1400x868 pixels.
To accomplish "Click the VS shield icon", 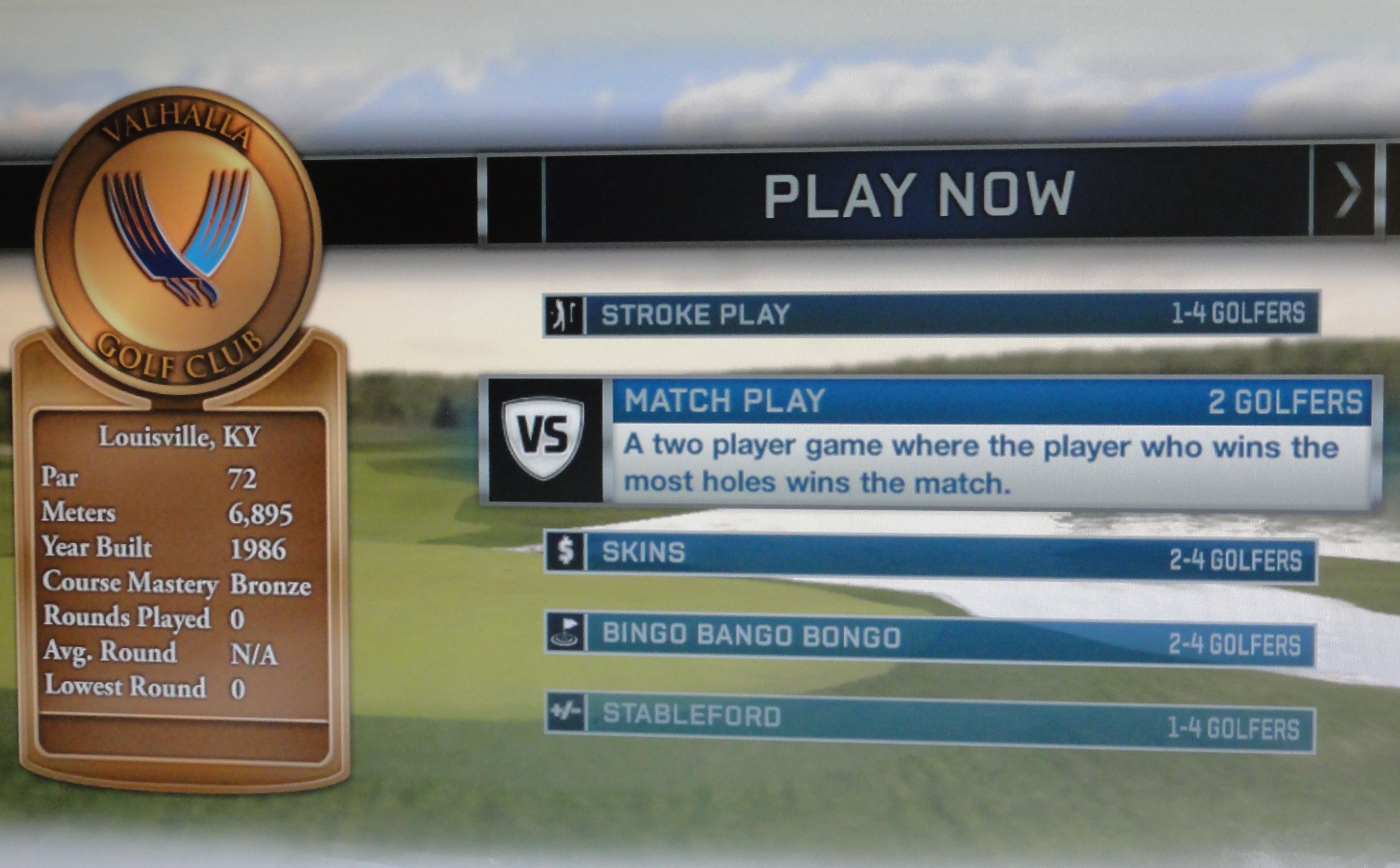I will (542, 437).
